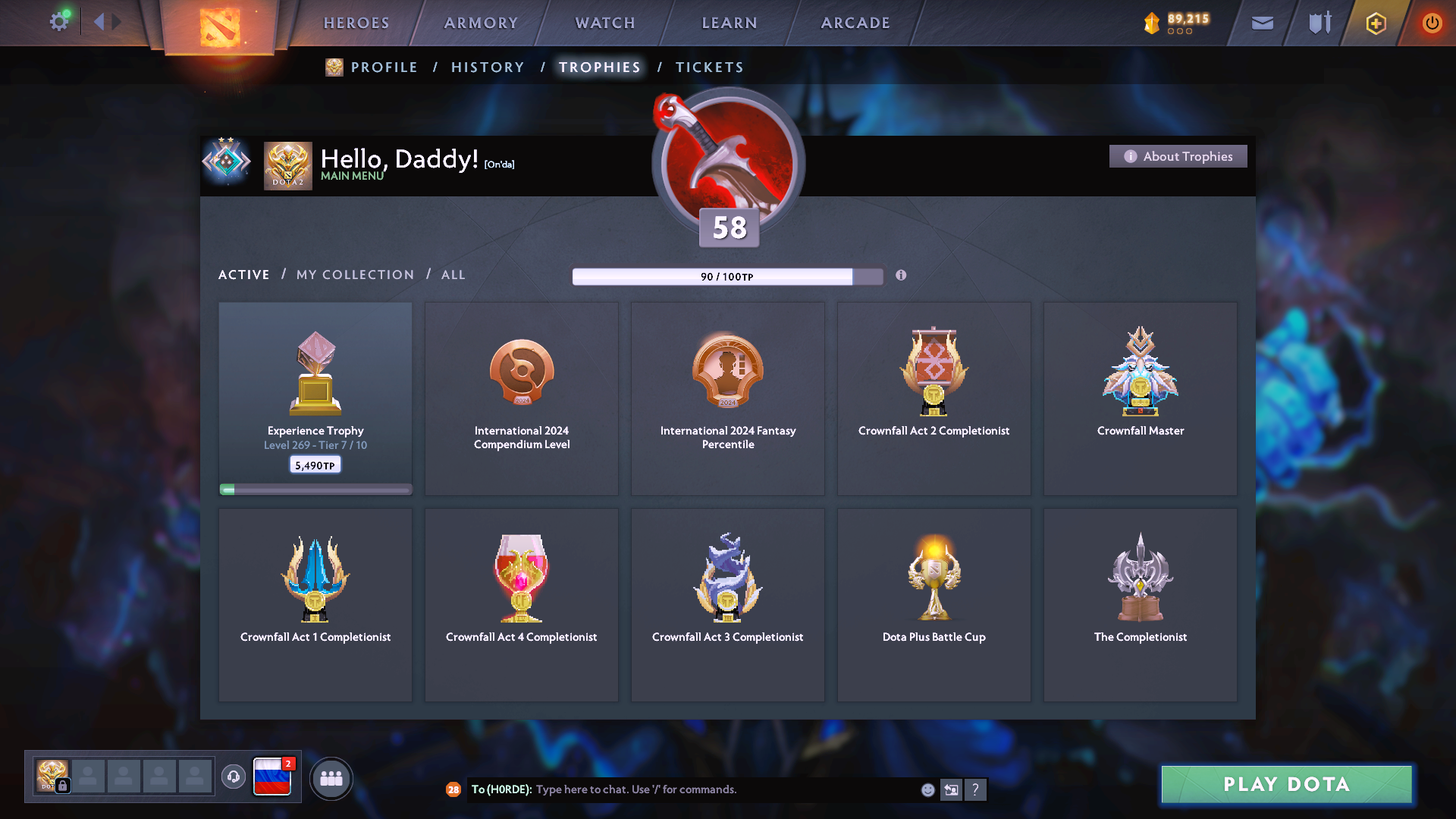Select the Crownfall Master trophy

(1140, 398)
